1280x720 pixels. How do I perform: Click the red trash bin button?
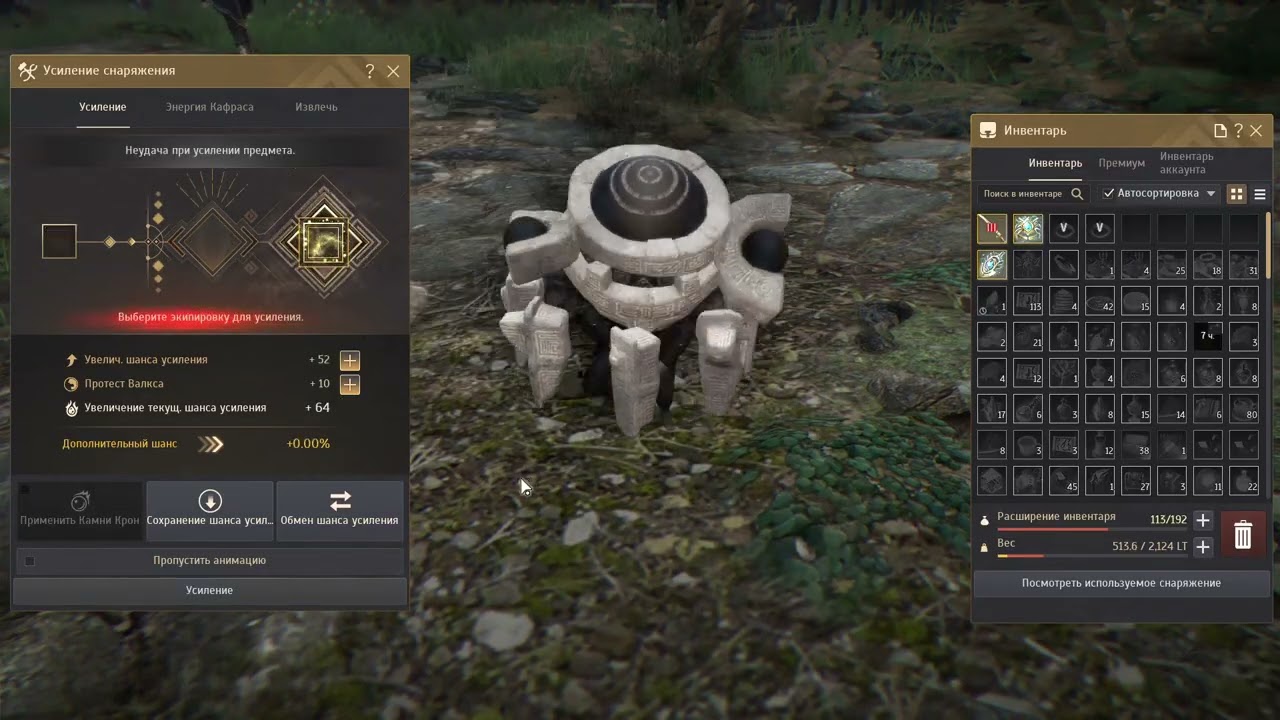coord(1243,535)
